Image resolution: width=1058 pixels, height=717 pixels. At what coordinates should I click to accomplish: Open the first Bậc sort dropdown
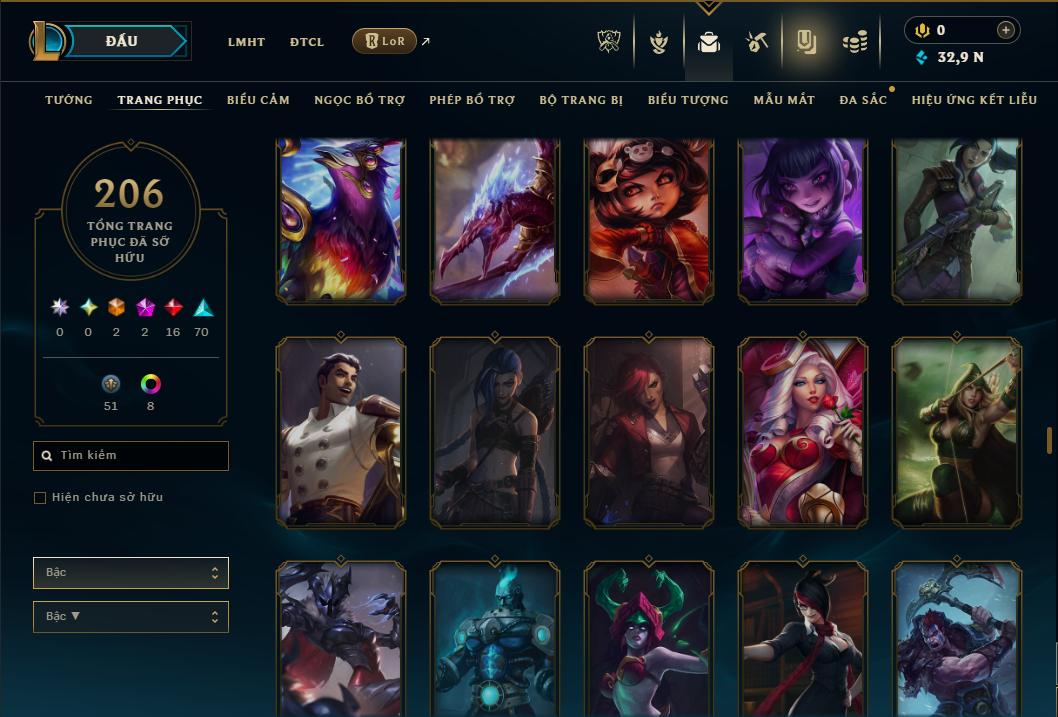tap(131, 573)
